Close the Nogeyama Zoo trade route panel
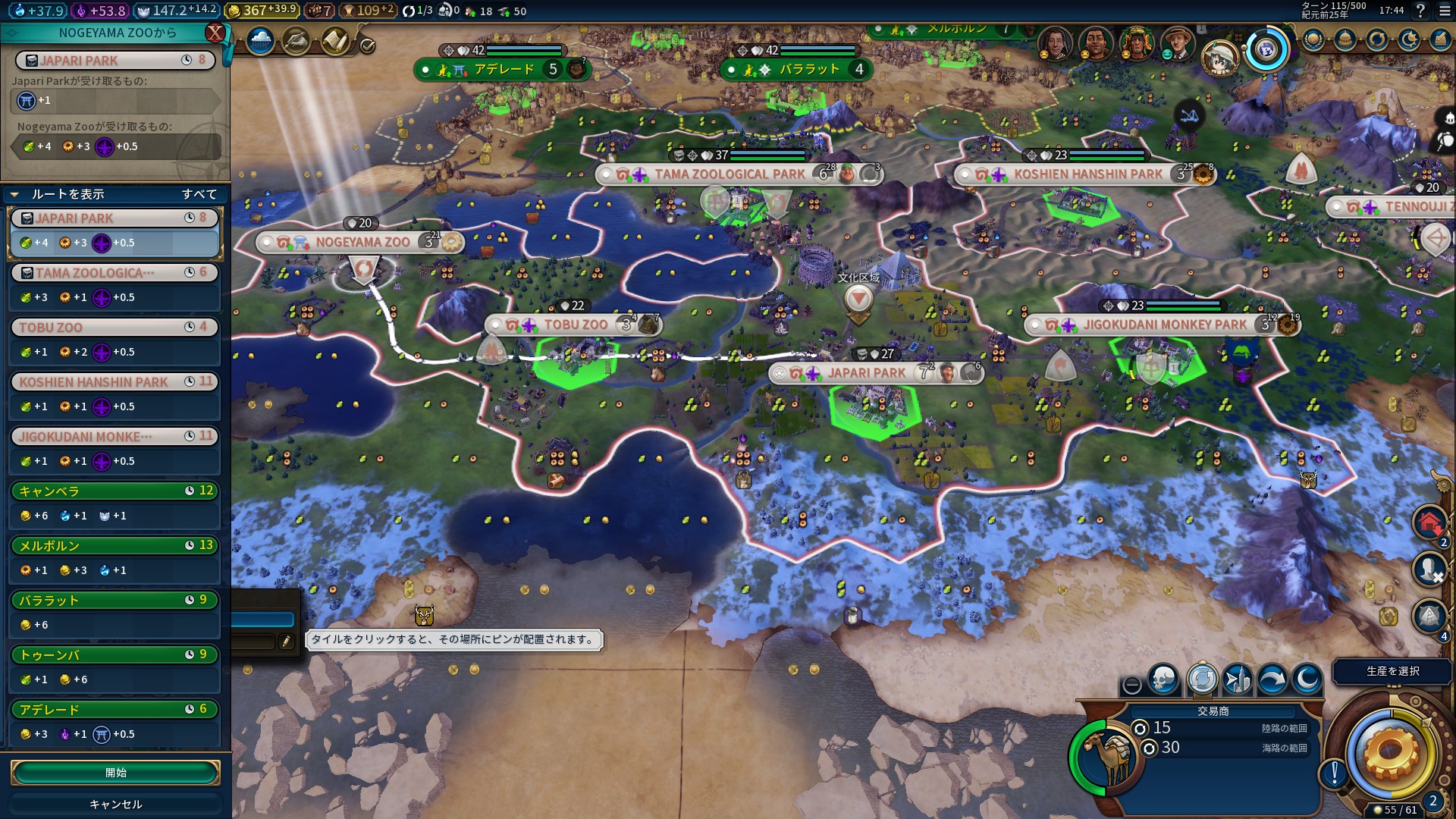The height and width of the screenshot is (819, 1456). (215, 33)
